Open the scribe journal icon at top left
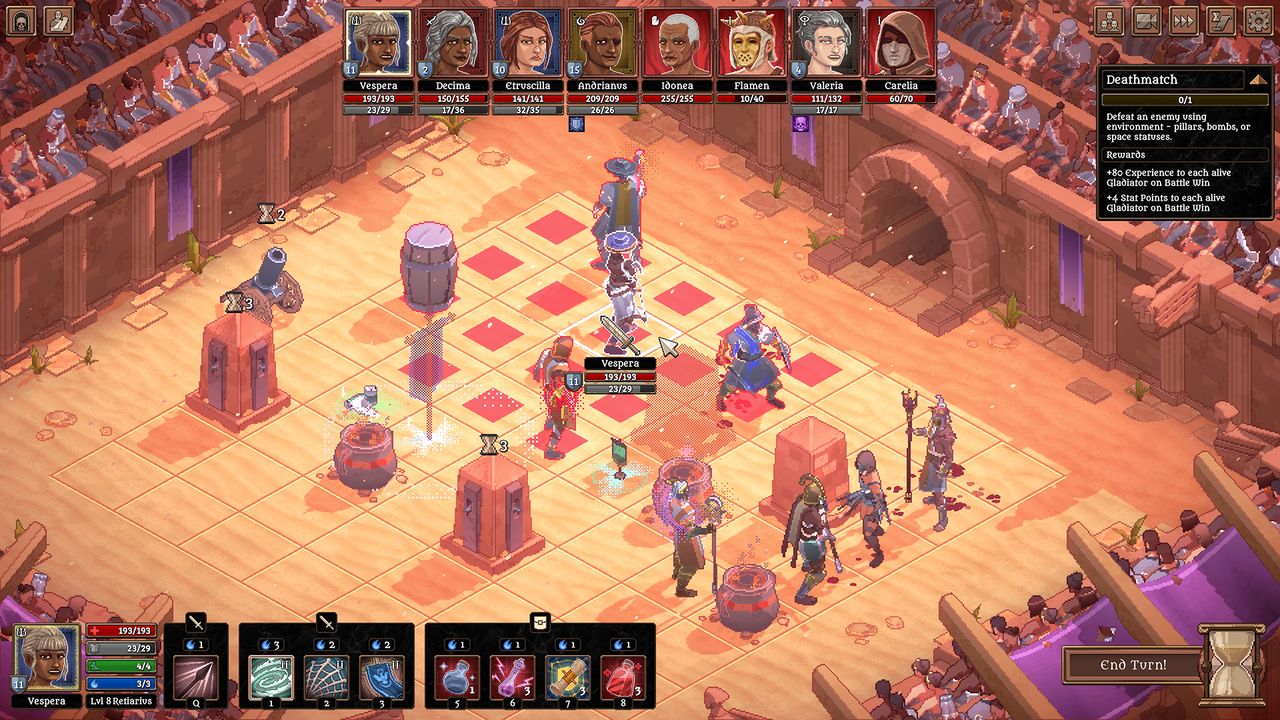Viewport: 1280px width, 720px height. pos(58,21)
